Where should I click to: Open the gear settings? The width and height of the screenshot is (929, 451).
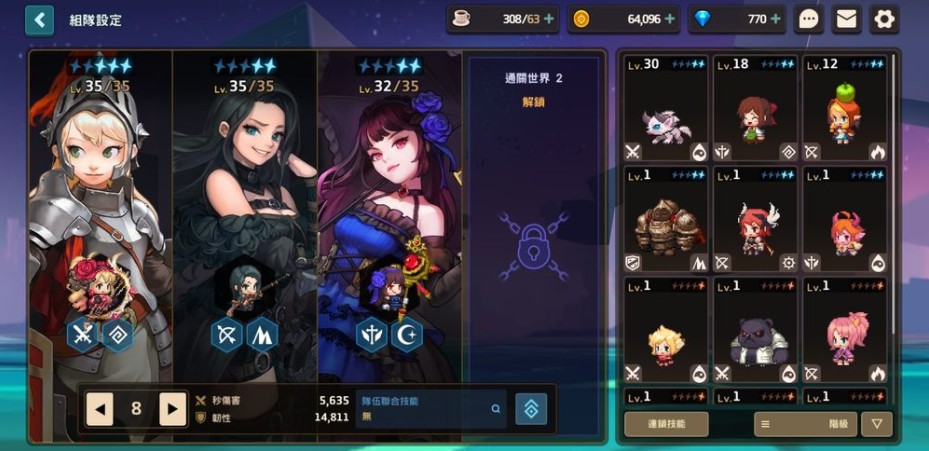pos(884,19)
